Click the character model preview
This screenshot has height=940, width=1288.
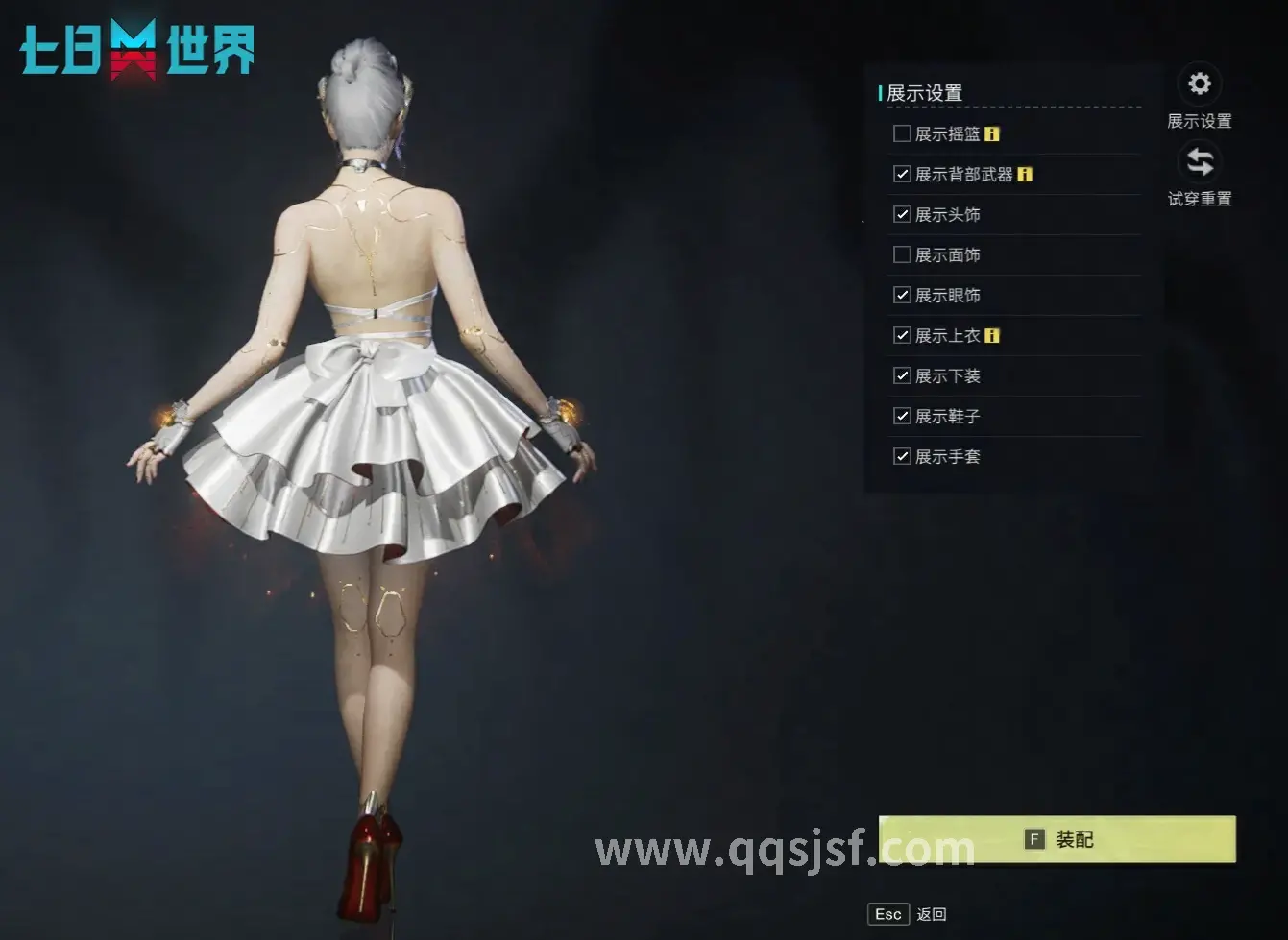tap(375, 432)
